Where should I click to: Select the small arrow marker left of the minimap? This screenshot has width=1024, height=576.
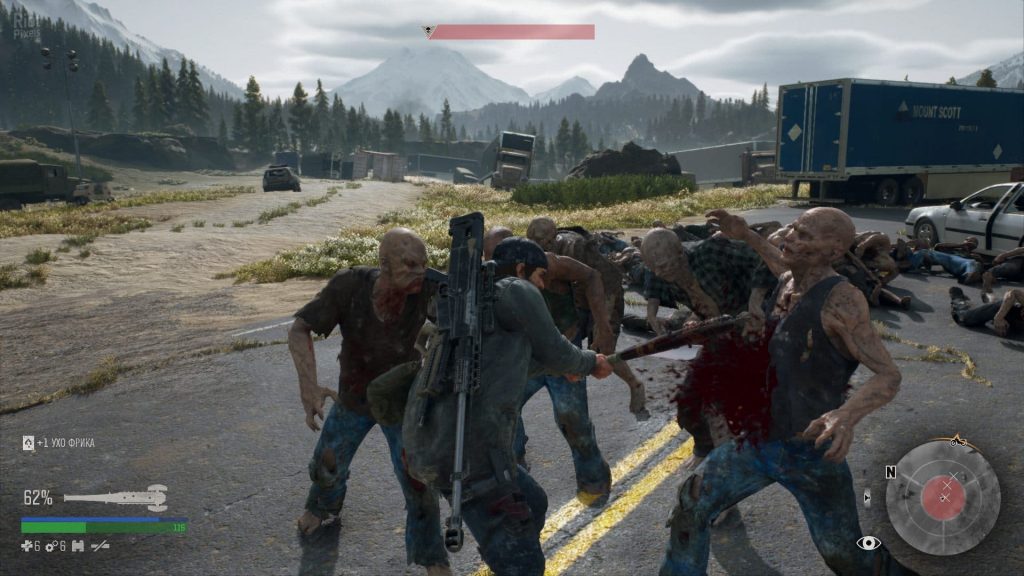pyautogui.click(x=866, y=496)
